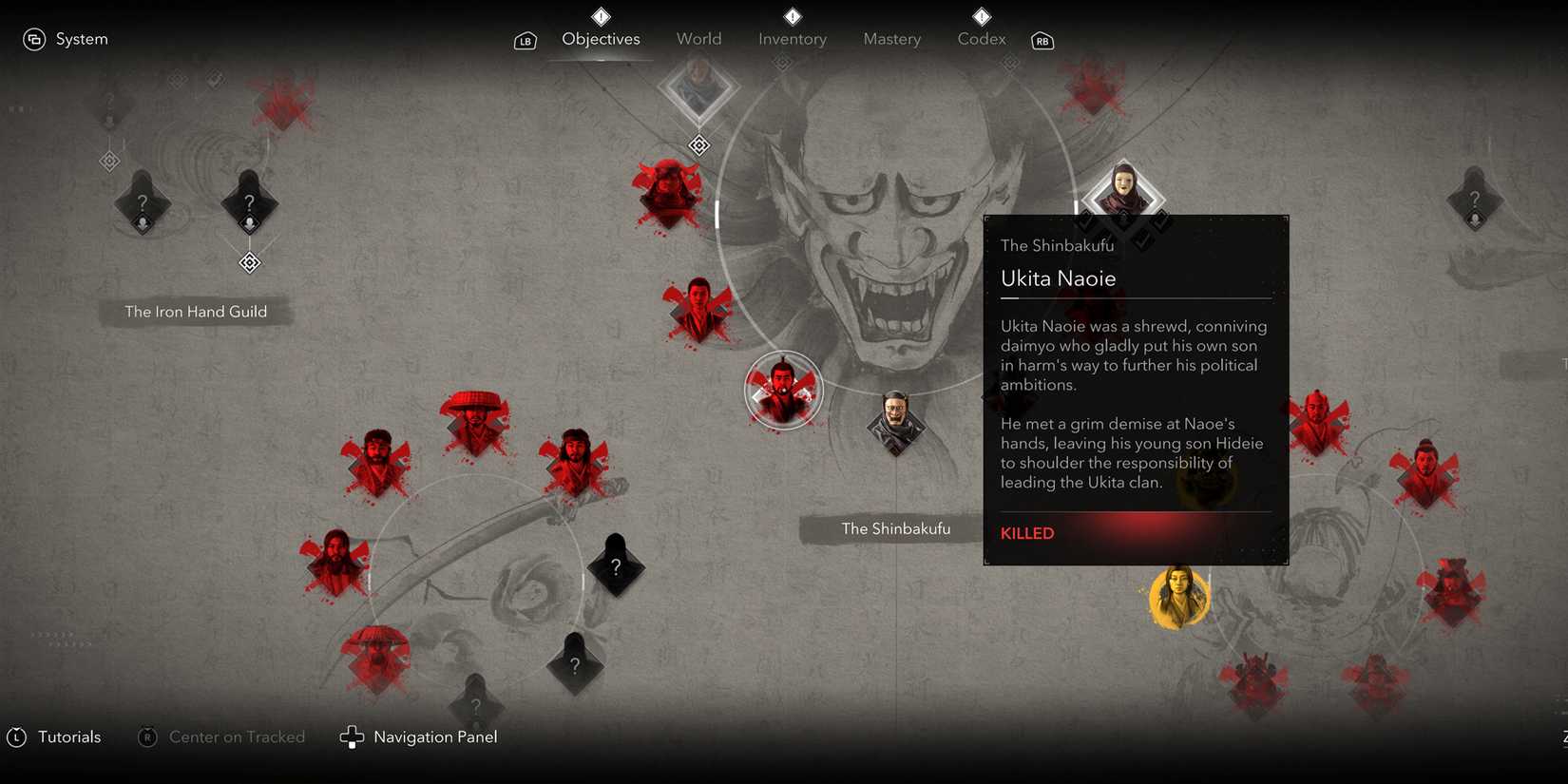The width and height of the screenshot is (1568, 784).
Task: Select the masked Shinbakufu leader portrait
Action: pos(1122,188)
